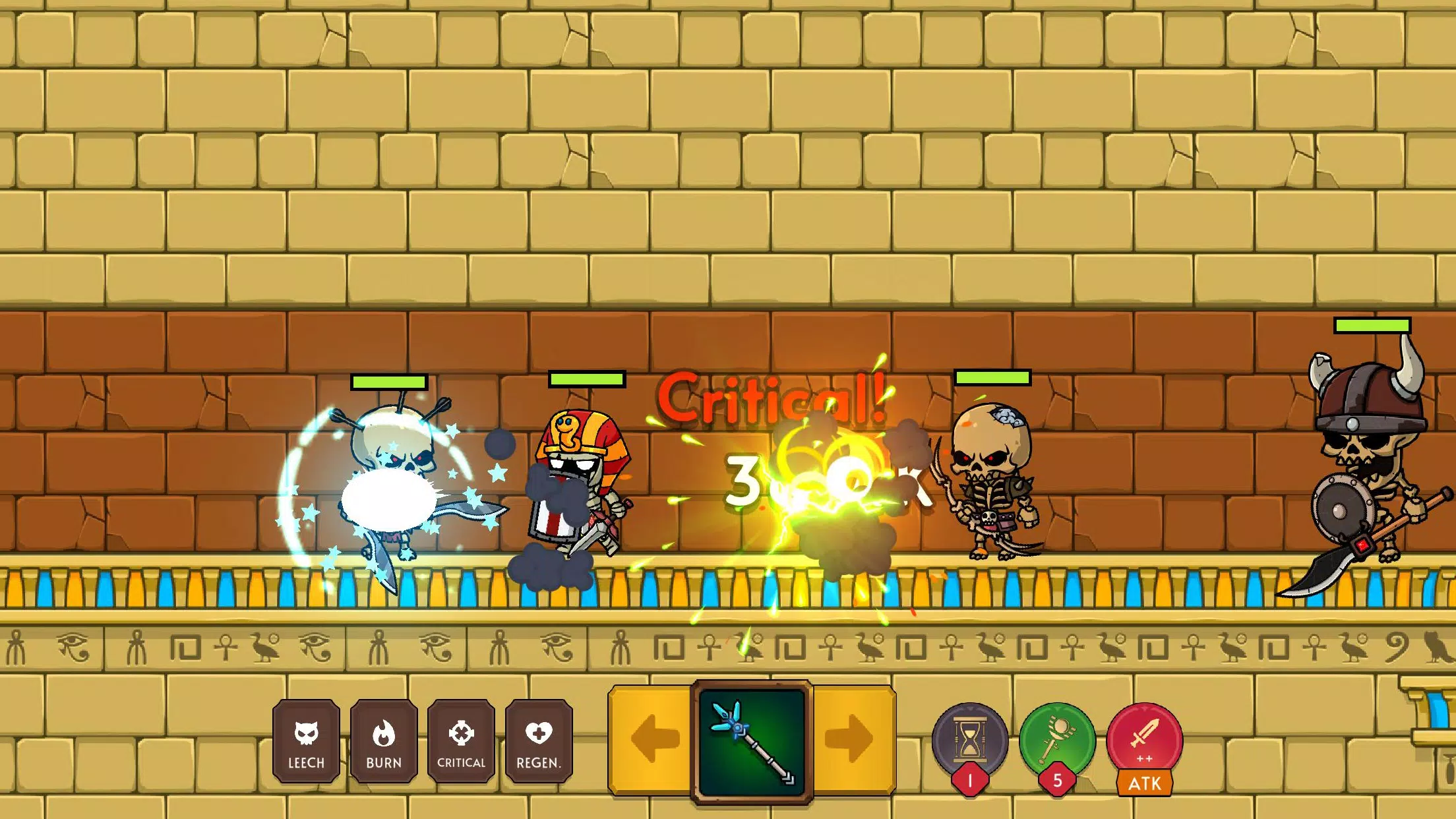Select the Regen skill icon
The width and height of the screenshot is (1456, 819).
(539, 742)
